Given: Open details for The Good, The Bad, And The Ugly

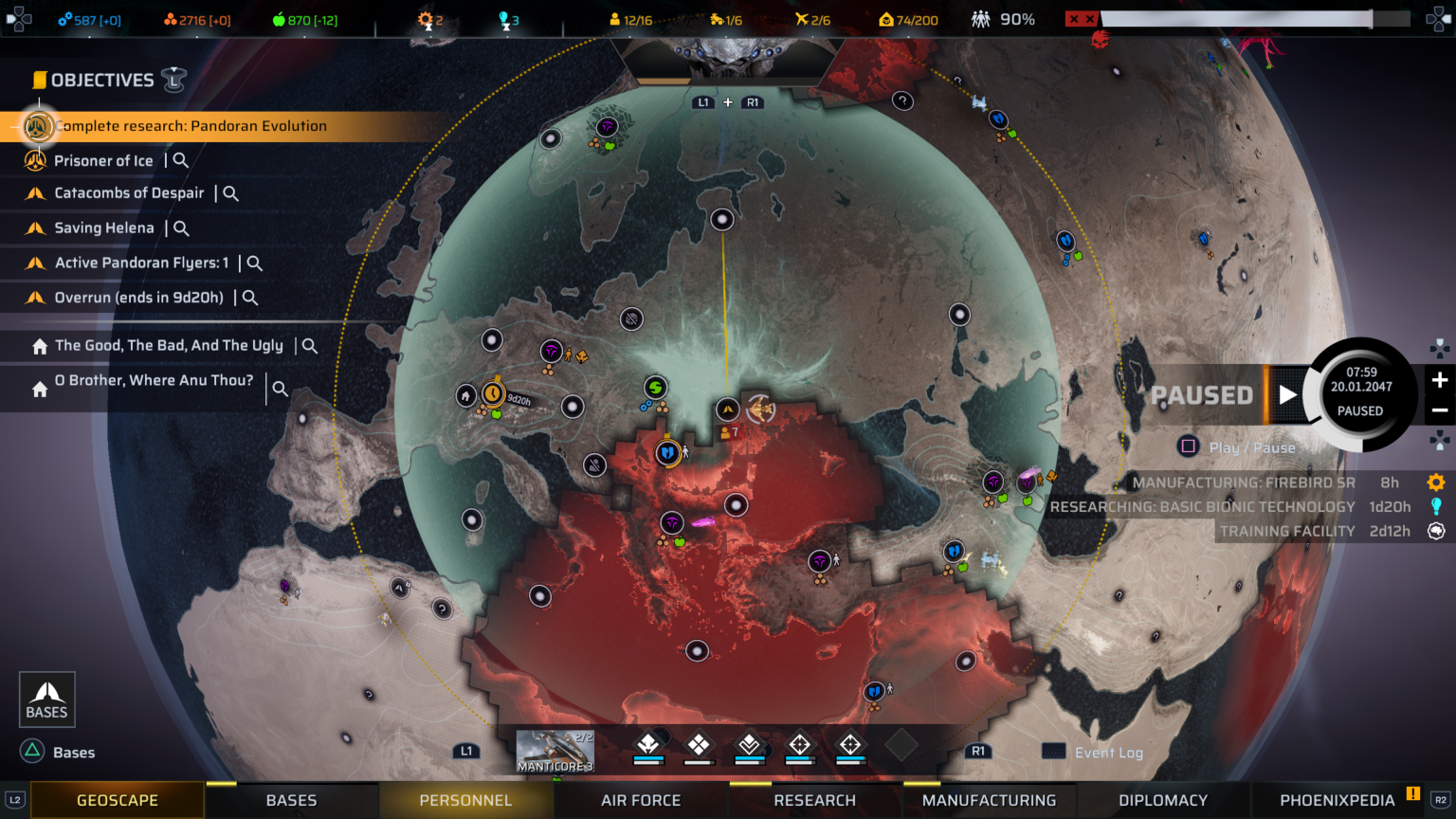Looking at the screenshot, I should pyautogui.click(x=309, y=345).
